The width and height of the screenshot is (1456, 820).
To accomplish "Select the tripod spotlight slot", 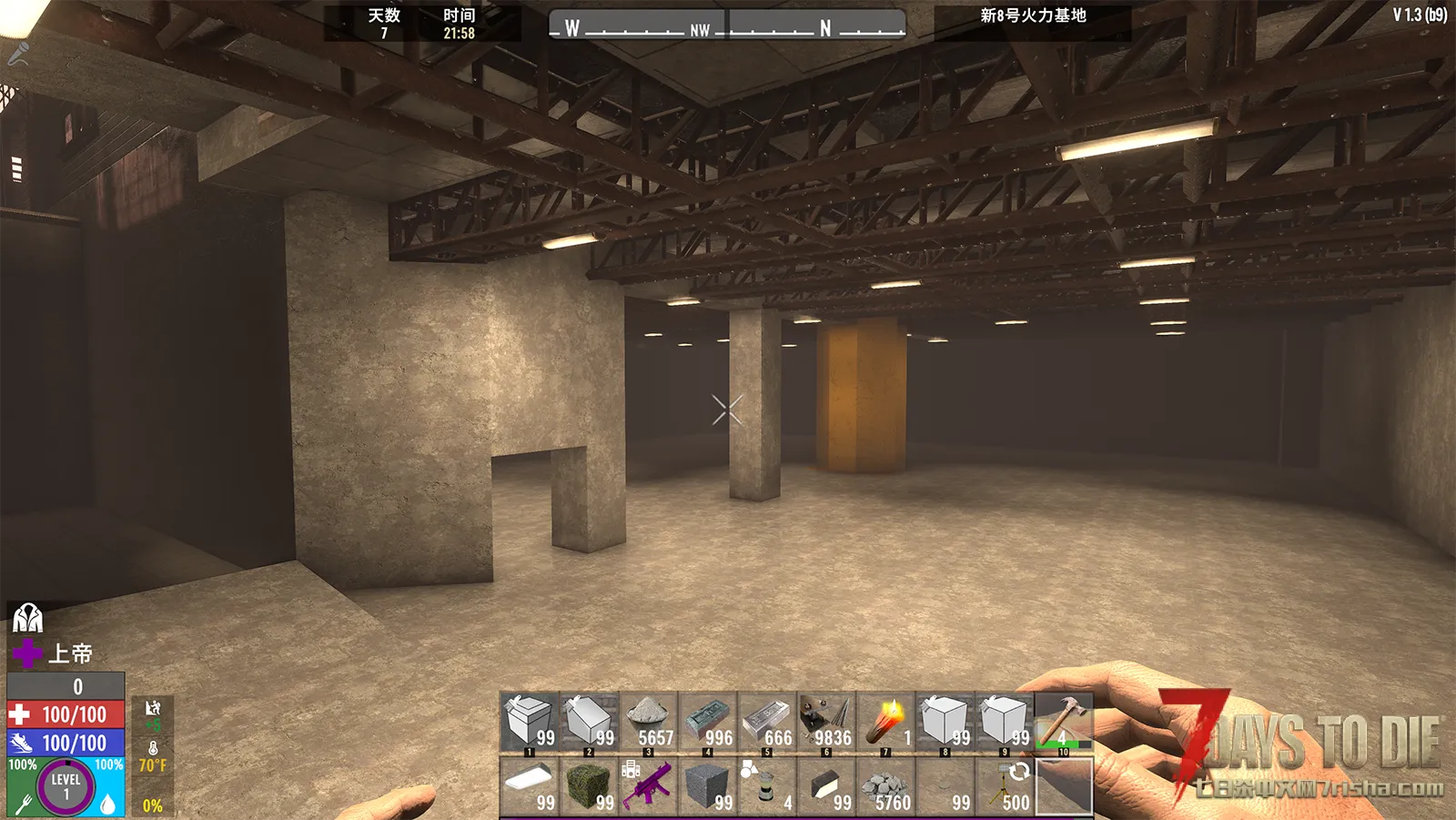I will pyautogui.click(x=1005, y=785).
